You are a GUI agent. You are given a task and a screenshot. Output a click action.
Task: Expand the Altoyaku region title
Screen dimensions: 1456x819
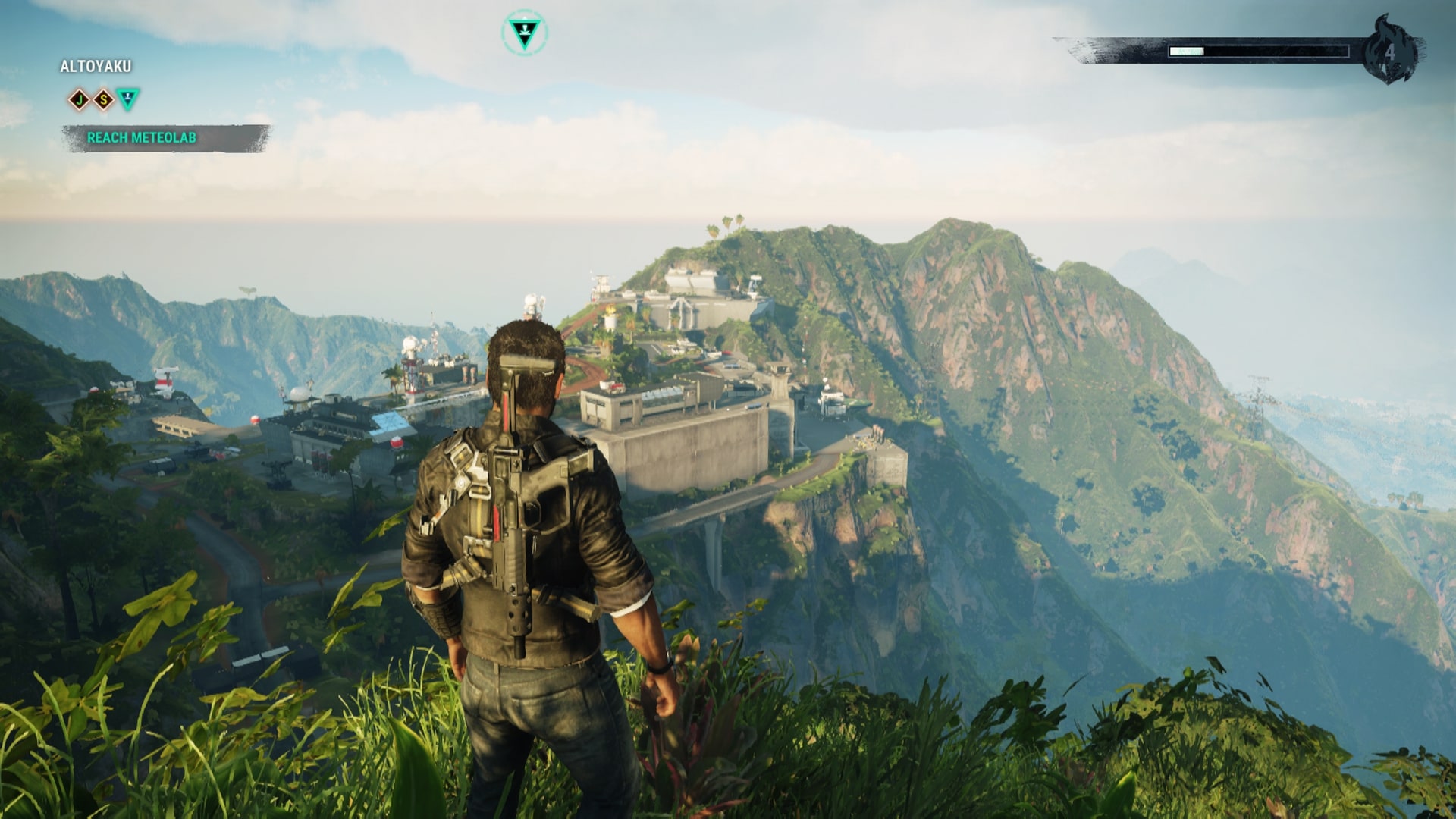pos(95,66)
